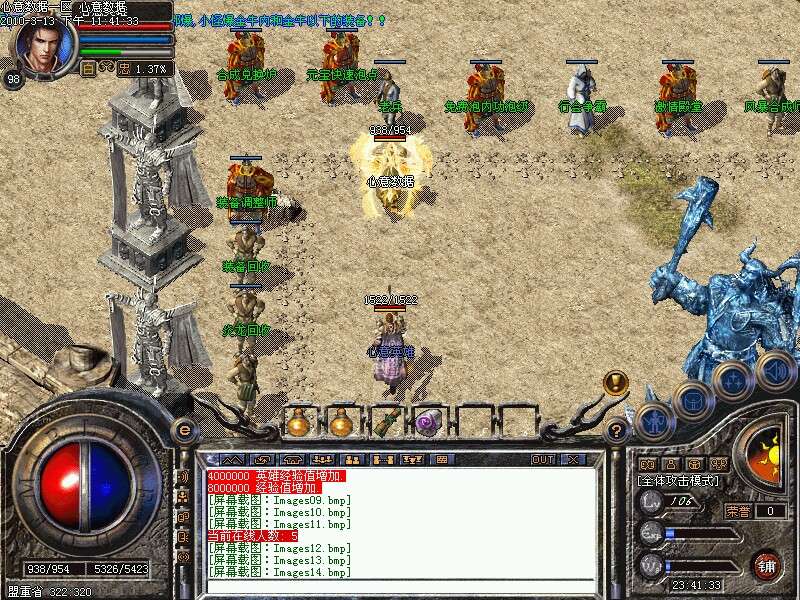Click the round 'e' button
The height and width of the screenshot is (600, 800).
[185, 430]
